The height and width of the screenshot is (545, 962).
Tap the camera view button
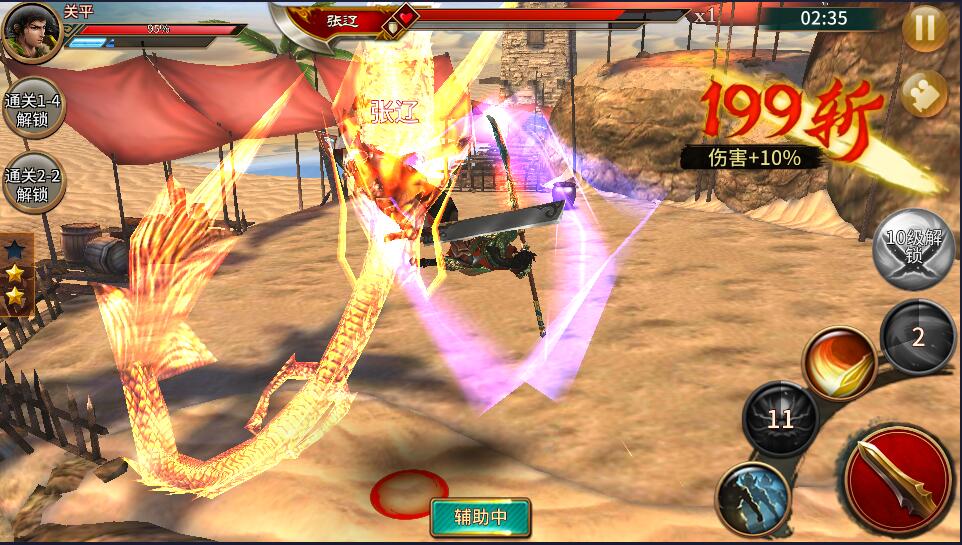tap(924, 97)
